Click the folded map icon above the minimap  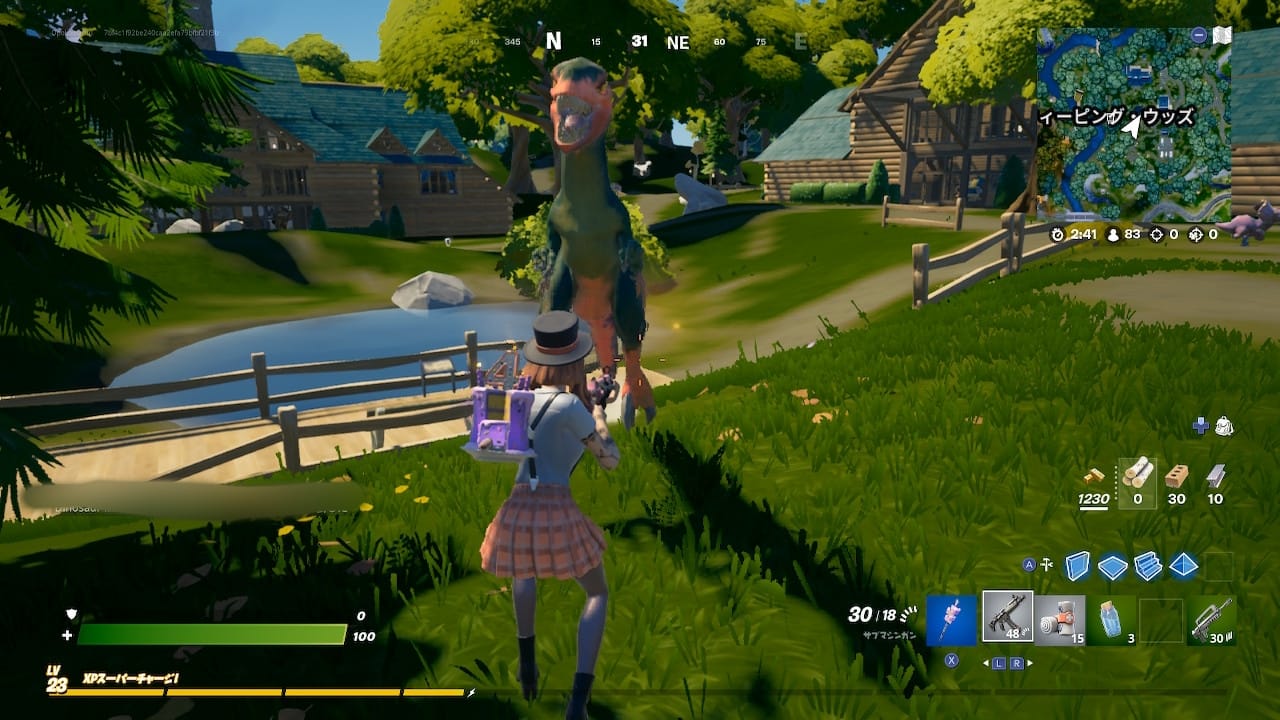point(1221,35)
